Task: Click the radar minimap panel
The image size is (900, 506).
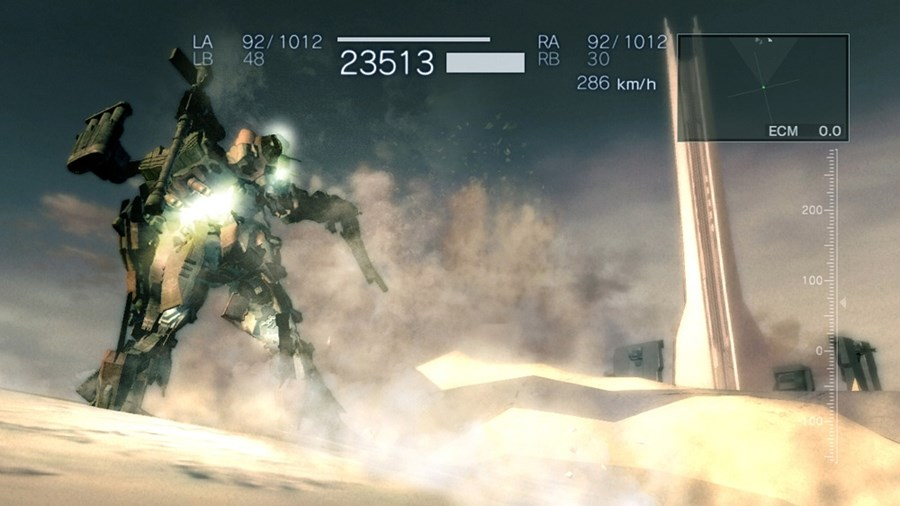Action: coord(763,87)
